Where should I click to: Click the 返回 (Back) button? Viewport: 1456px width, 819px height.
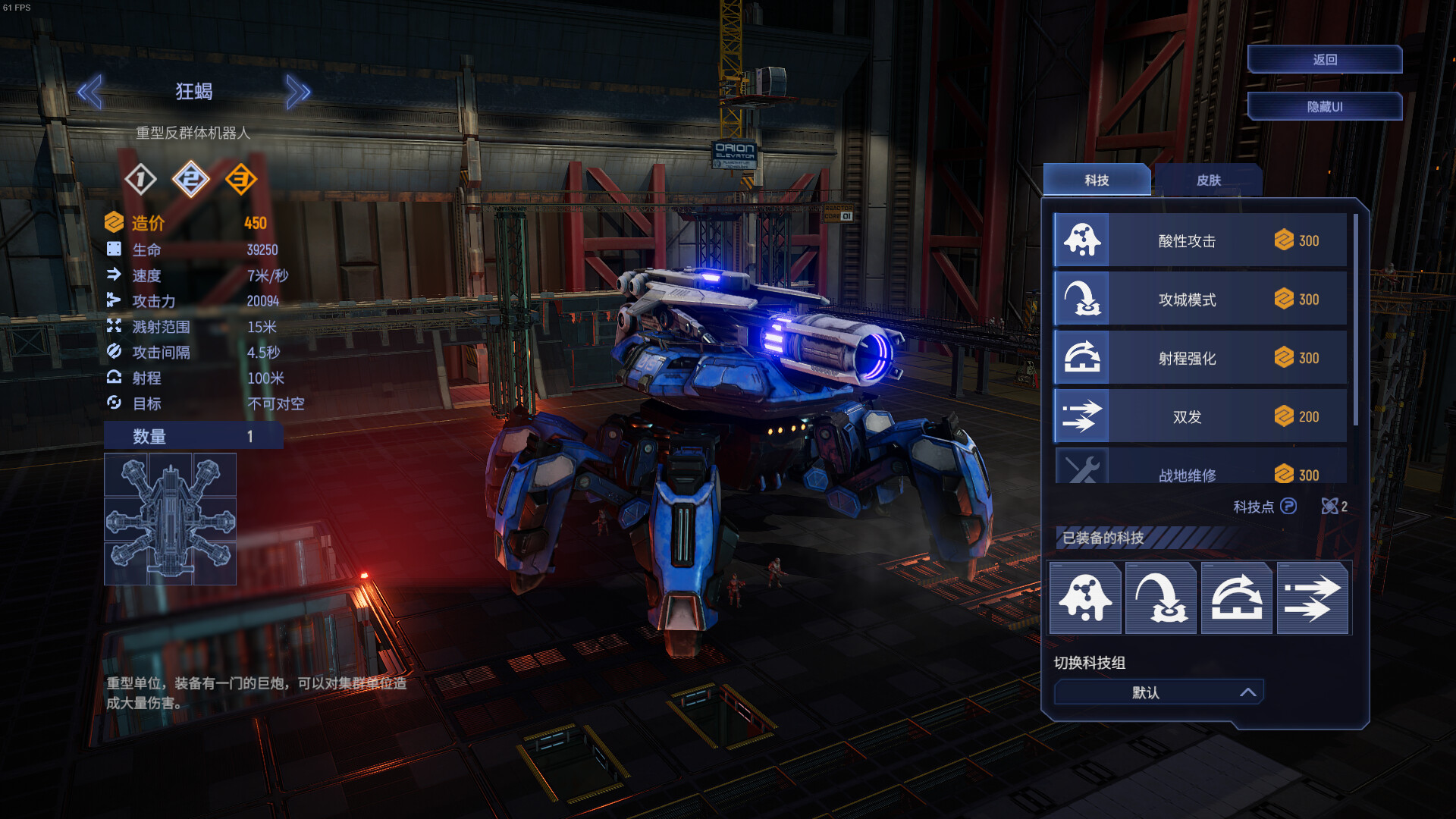pyautogui.click(x=1324, y=60)
